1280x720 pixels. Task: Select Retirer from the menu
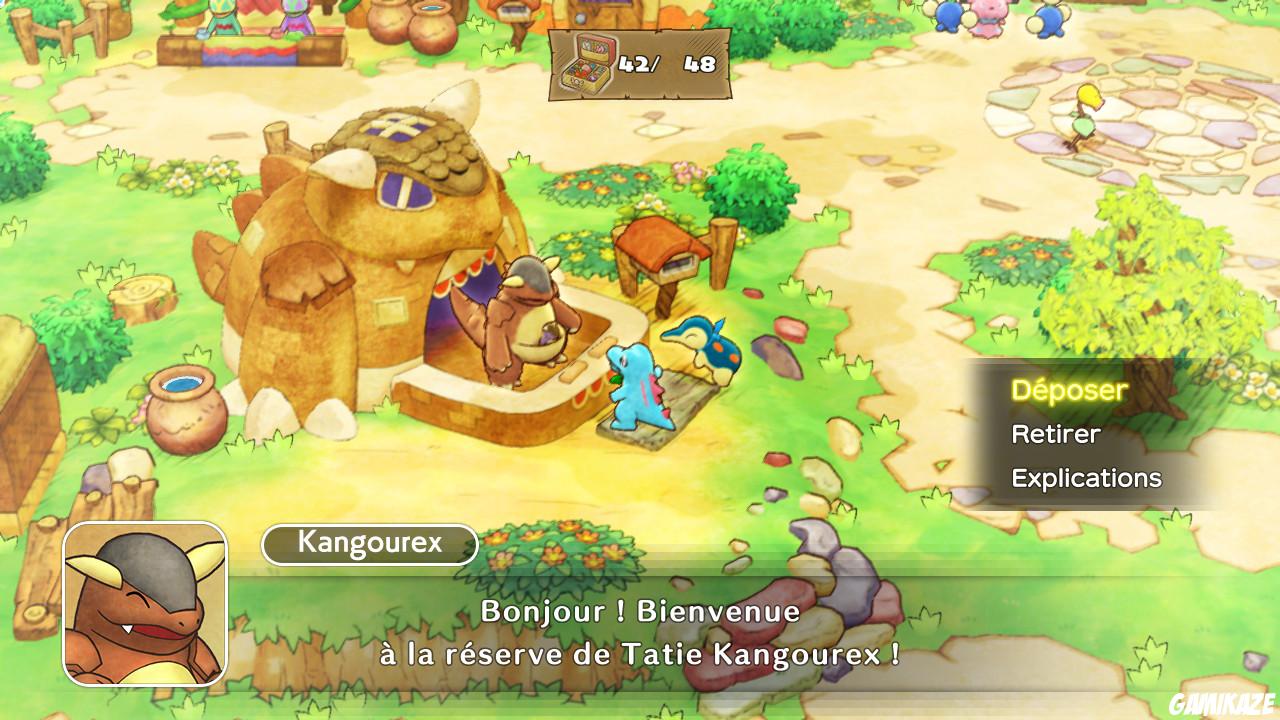pyautogui.click(x=1055, y=433)
